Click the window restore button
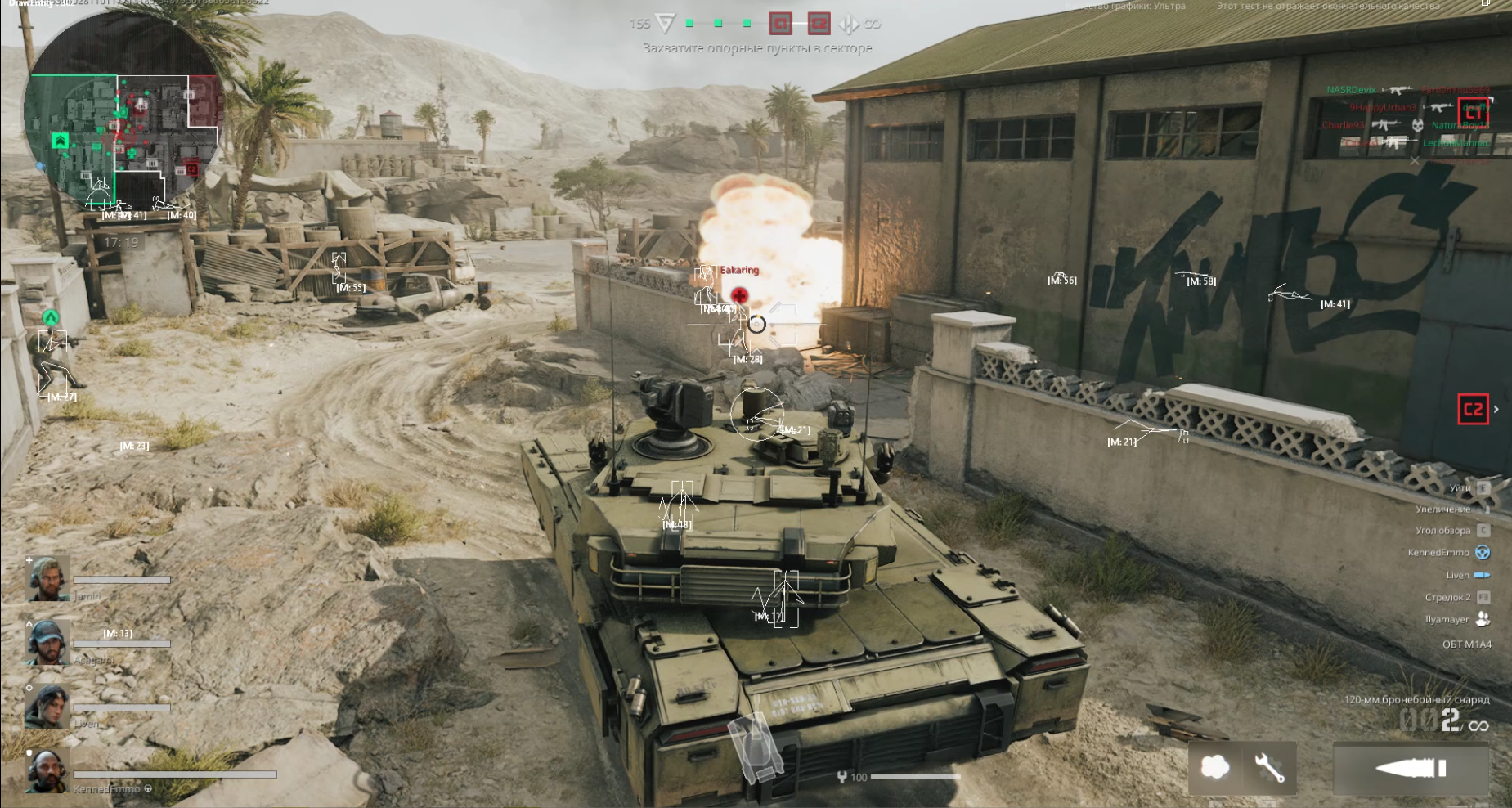This screenshot has width=1512, height=808. 1485,4
